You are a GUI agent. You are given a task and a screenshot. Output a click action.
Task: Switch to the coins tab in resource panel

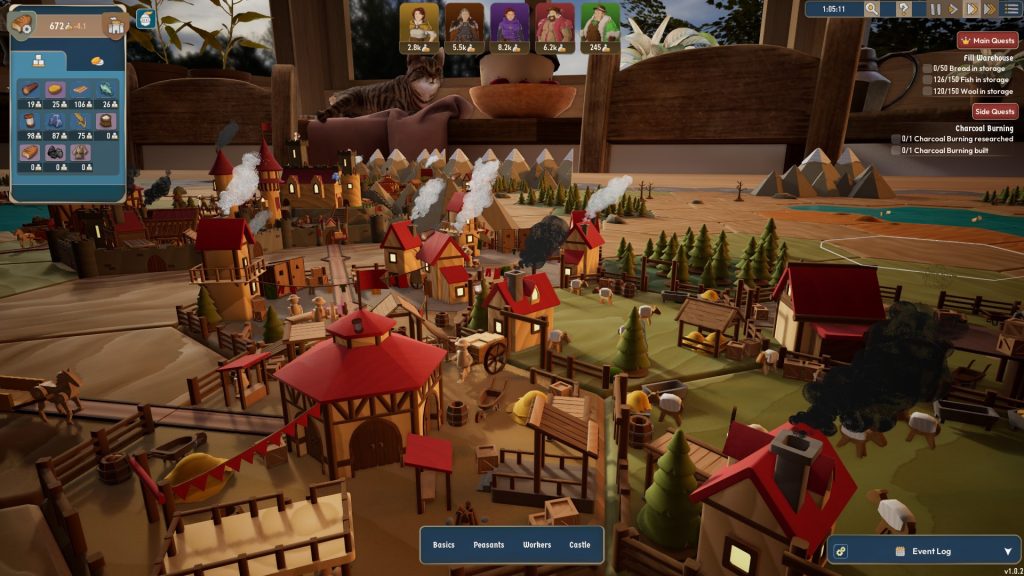96,61
